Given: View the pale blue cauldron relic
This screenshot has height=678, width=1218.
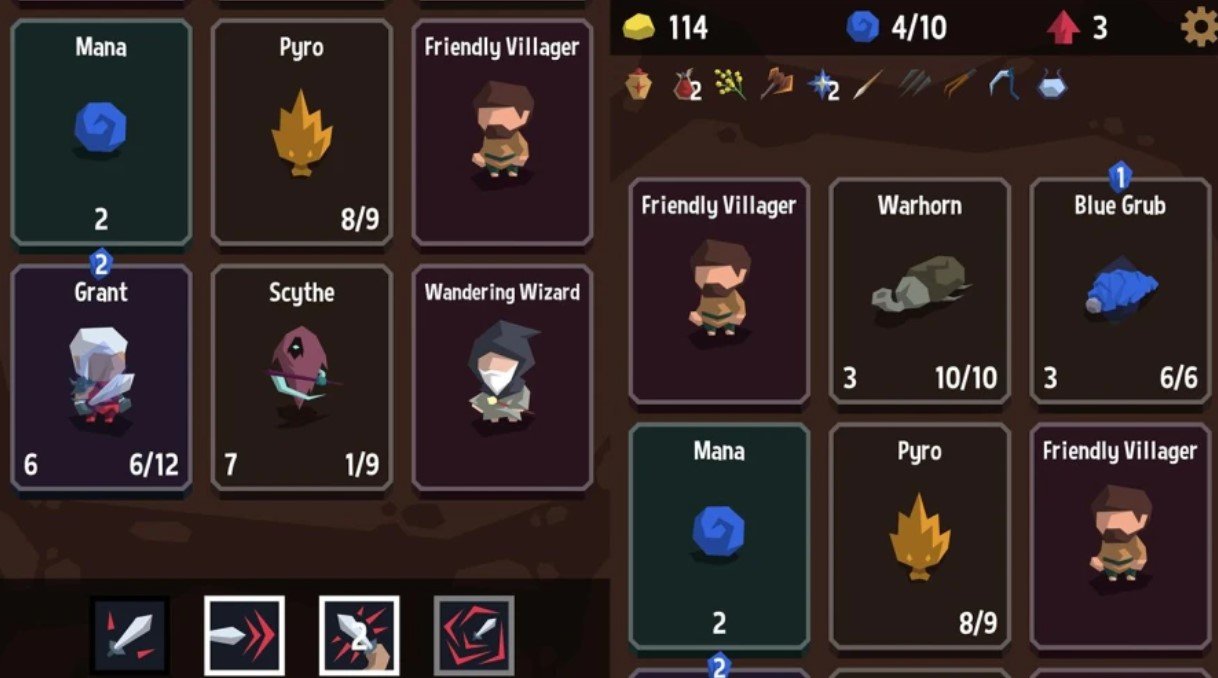Looking at the screenshot, I should [x=1051, y=85].
